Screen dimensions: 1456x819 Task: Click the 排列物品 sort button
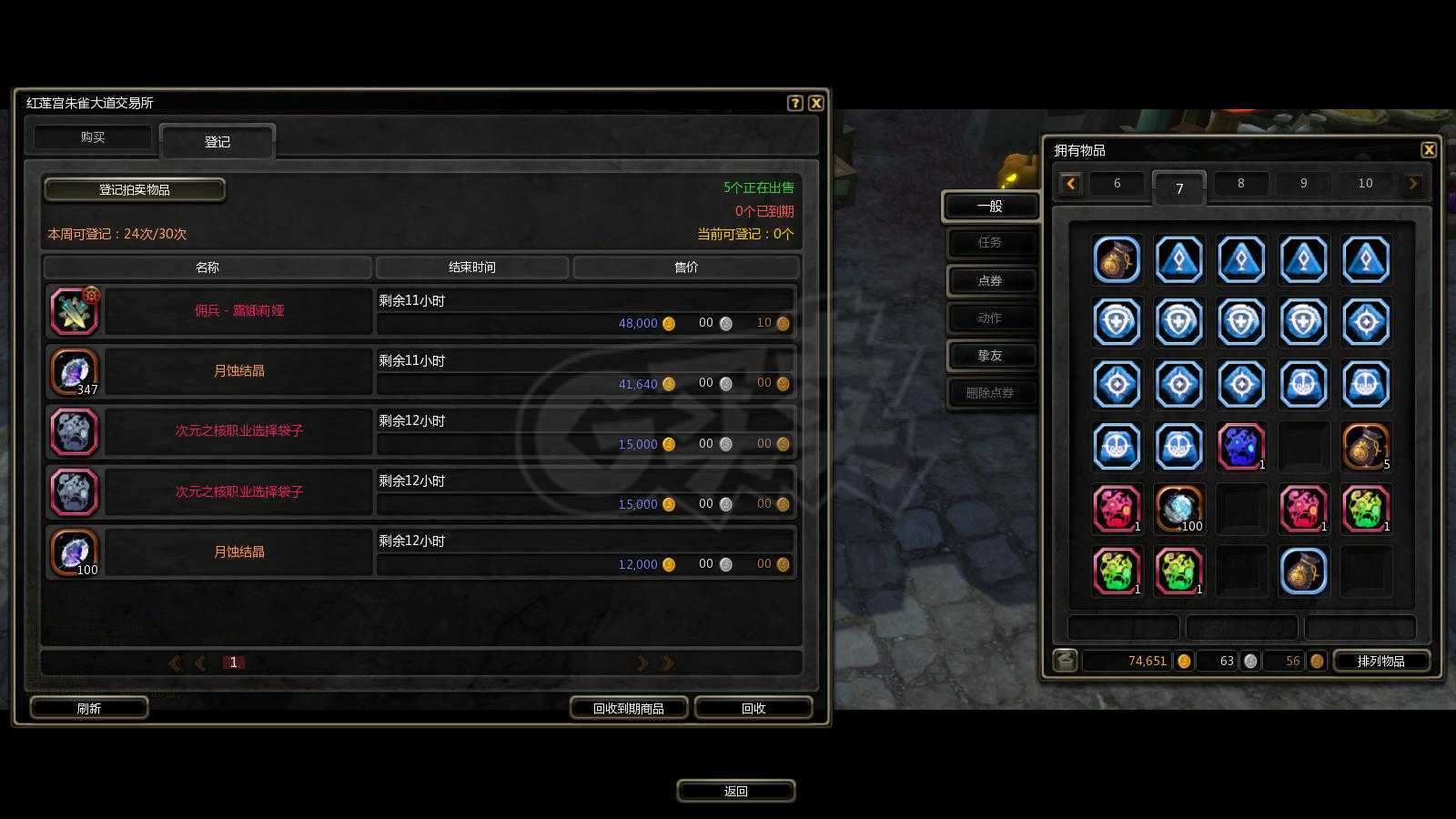tap(1380, 661)
